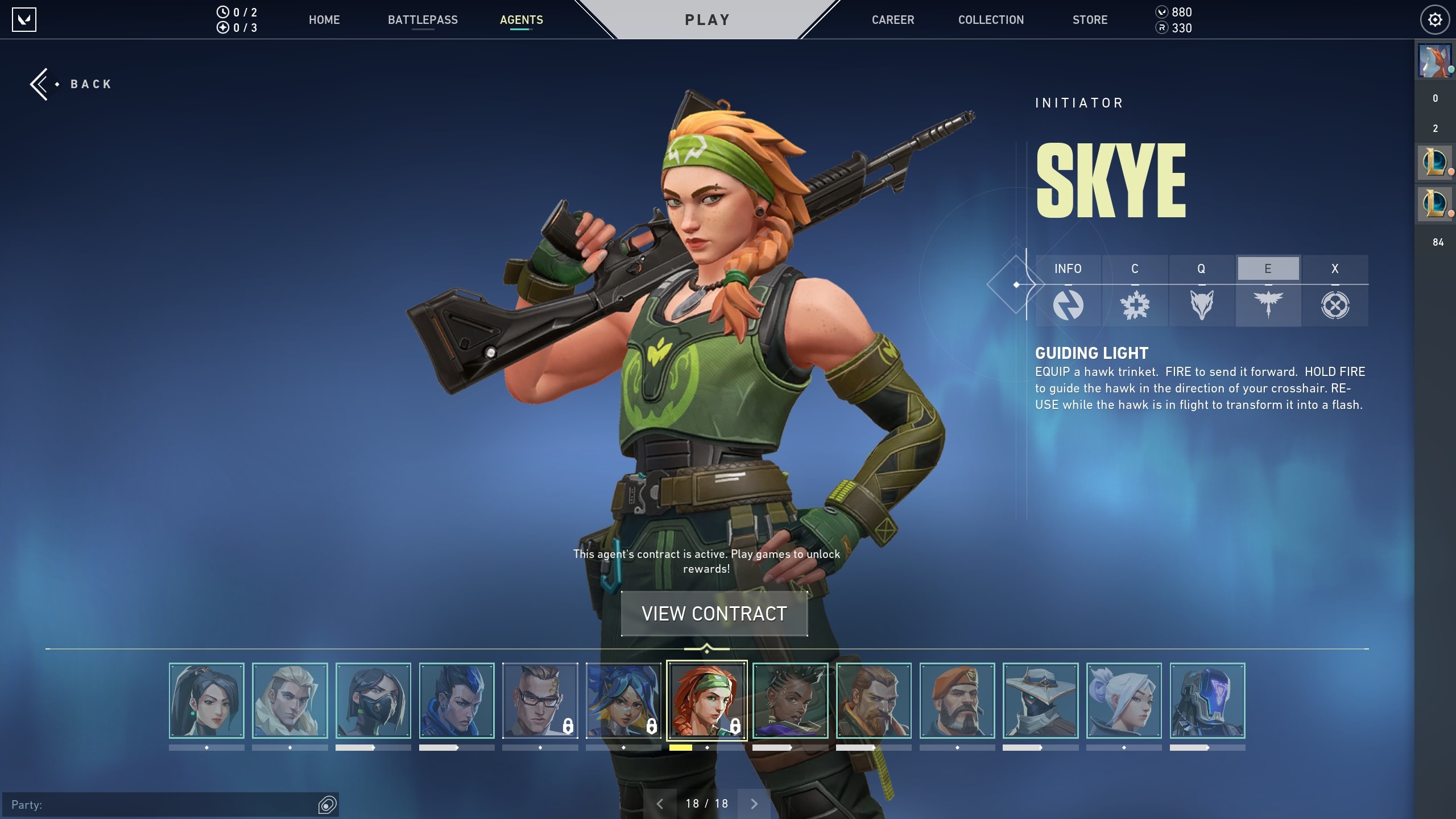Select the purple-helmet Omen portrait
Image resolution: width=1456 pixels, height=819 pixels.
pos(1207,701)
